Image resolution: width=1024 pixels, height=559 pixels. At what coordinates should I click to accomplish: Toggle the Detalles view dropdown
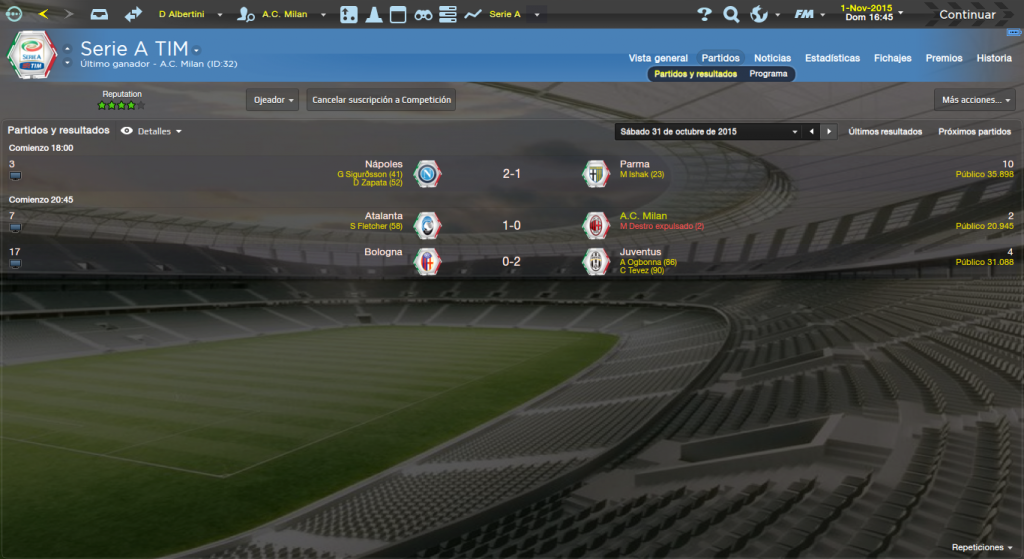tap(153, 131)
